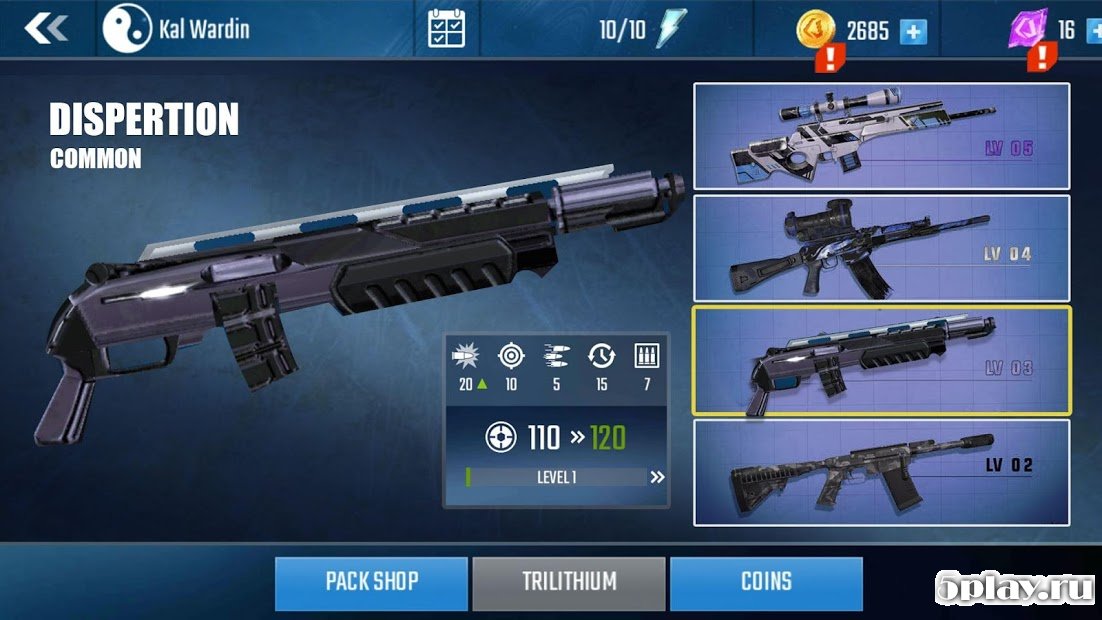1102x620 pixels.
Task: Open the Pack Shop
Action: (371, 583)
